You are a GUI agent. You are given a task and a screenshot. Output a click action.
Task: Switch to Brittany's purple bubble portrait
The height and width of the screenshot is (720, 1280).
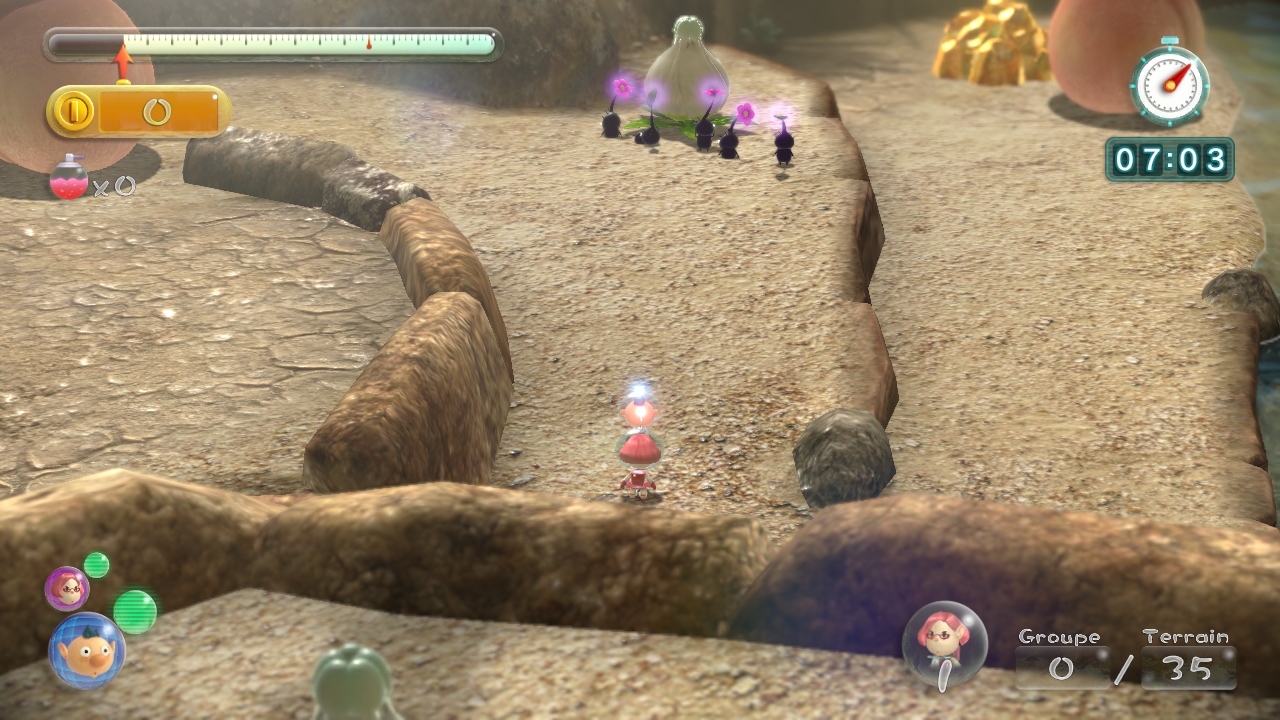coord(67,588)
